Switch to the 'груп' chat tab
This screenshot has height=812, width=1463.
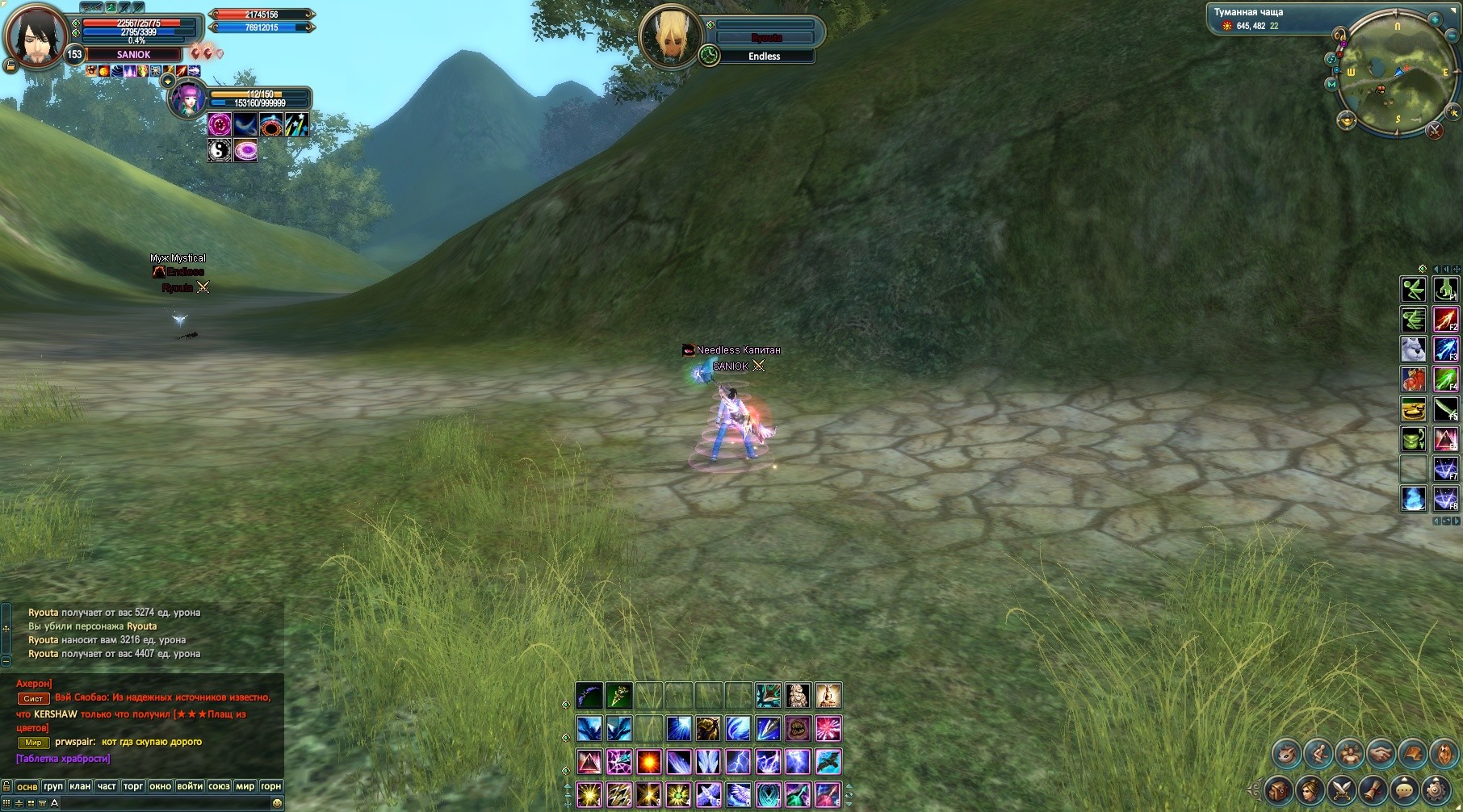(53, 786)
